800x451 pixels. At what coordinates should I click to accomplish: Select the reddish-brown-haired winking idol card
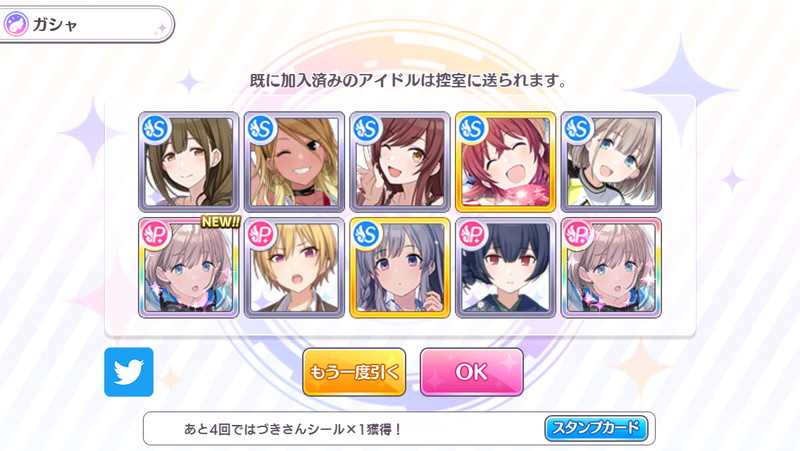point(400,162)
